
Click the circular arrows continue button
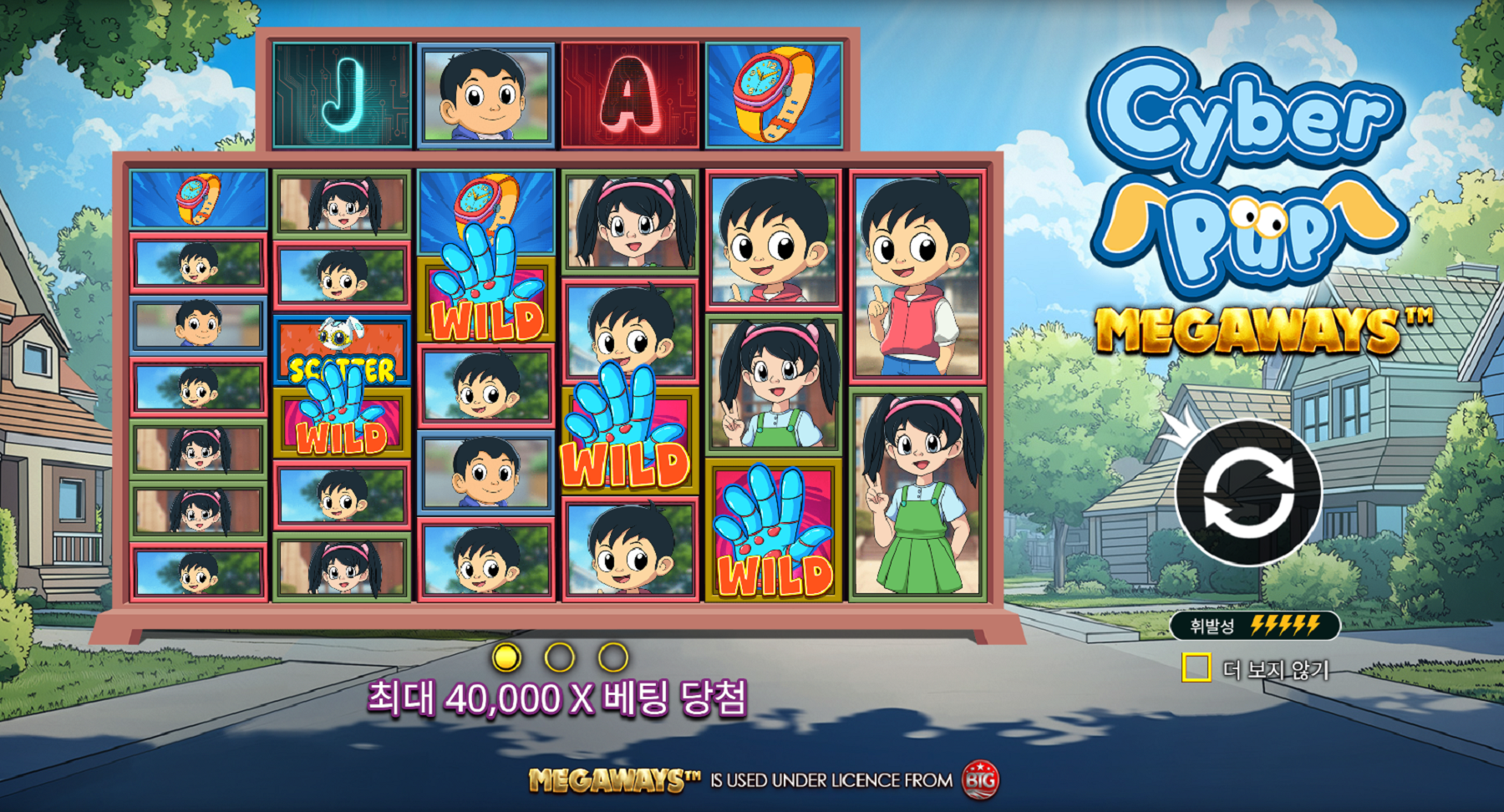(x=1248, y=492)
